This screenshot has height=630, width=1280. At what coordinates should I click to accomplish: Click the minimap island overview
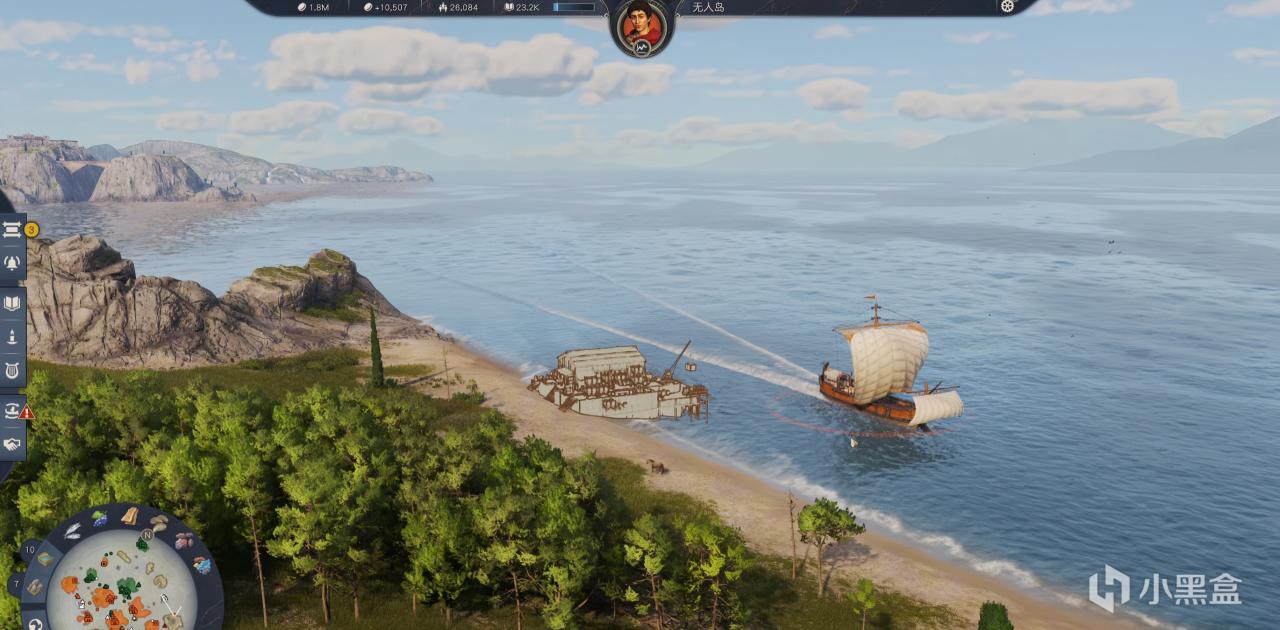click(120, 587)
